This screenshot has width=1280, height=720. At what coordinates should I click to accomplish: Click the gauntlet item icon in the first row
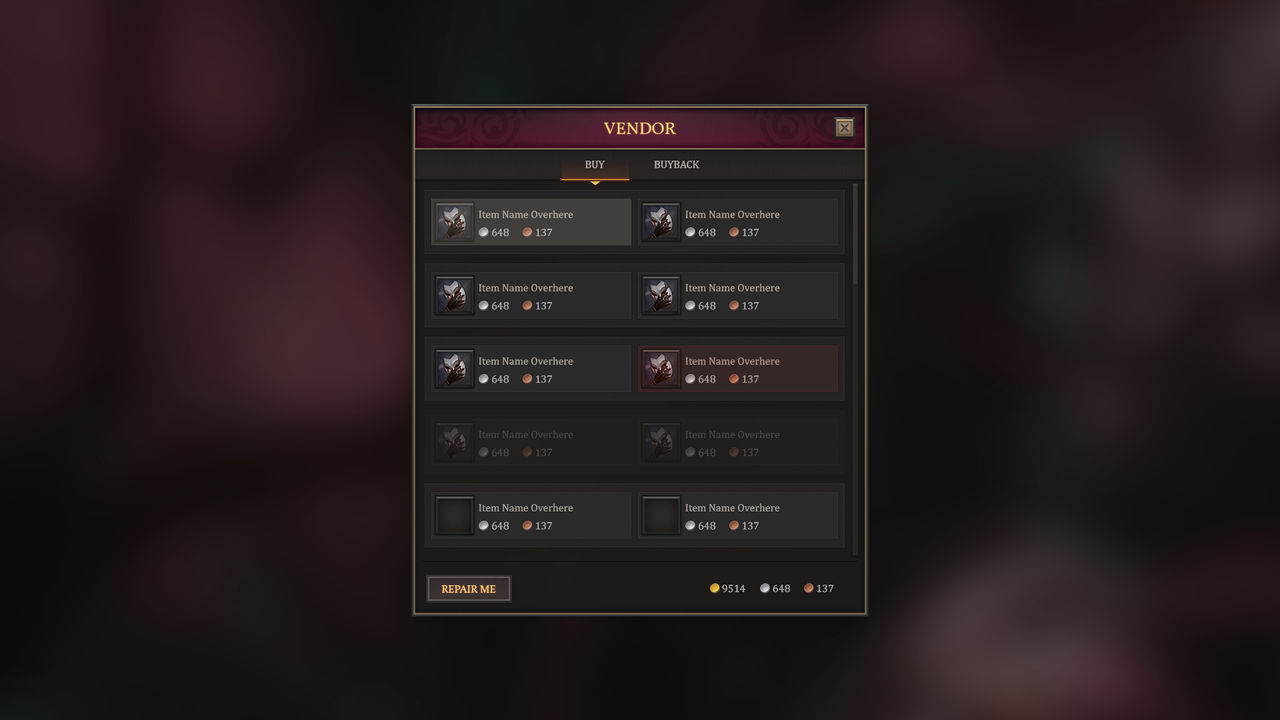(x=453, y=221)
